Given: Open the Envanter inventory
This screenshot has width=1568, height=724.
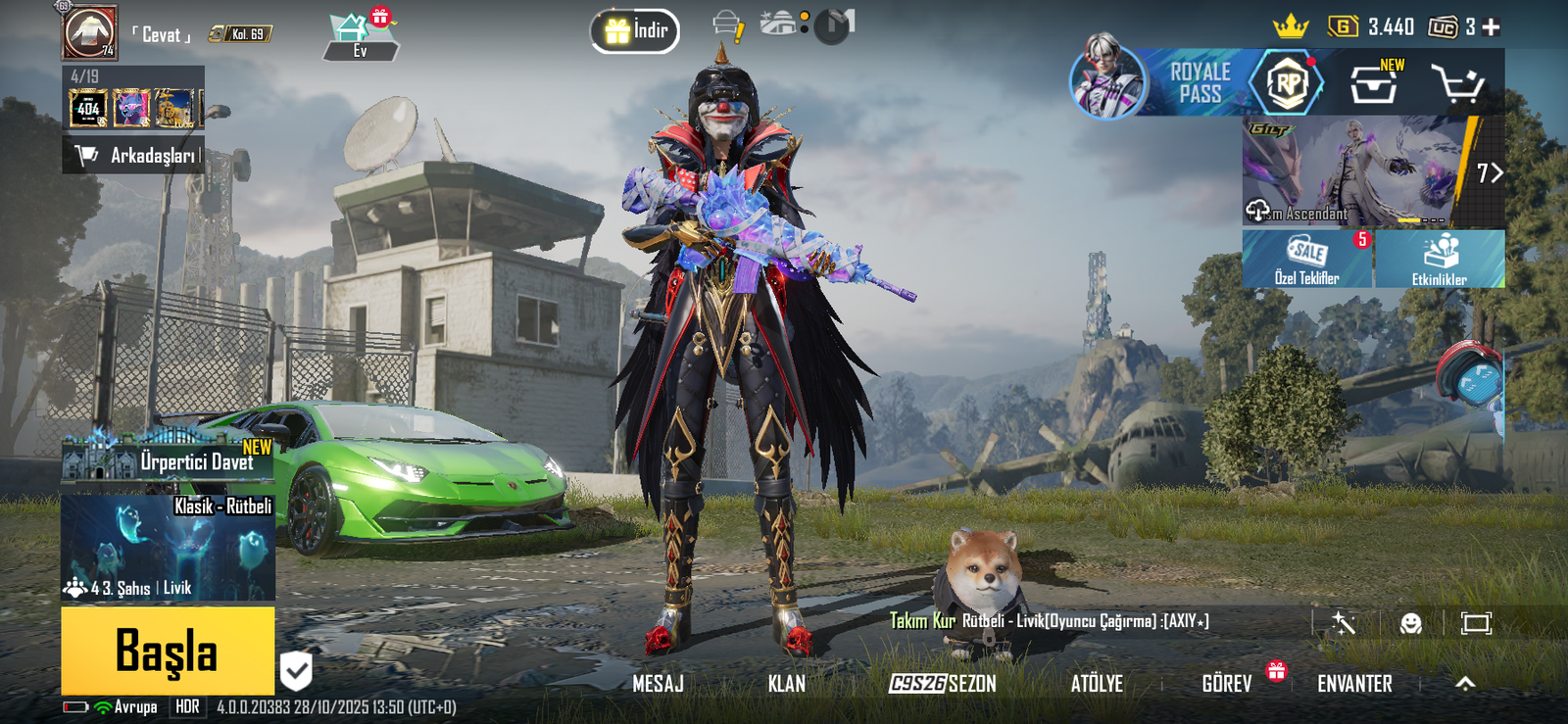Looking at the screenshot, I should tap(1354, 684).
